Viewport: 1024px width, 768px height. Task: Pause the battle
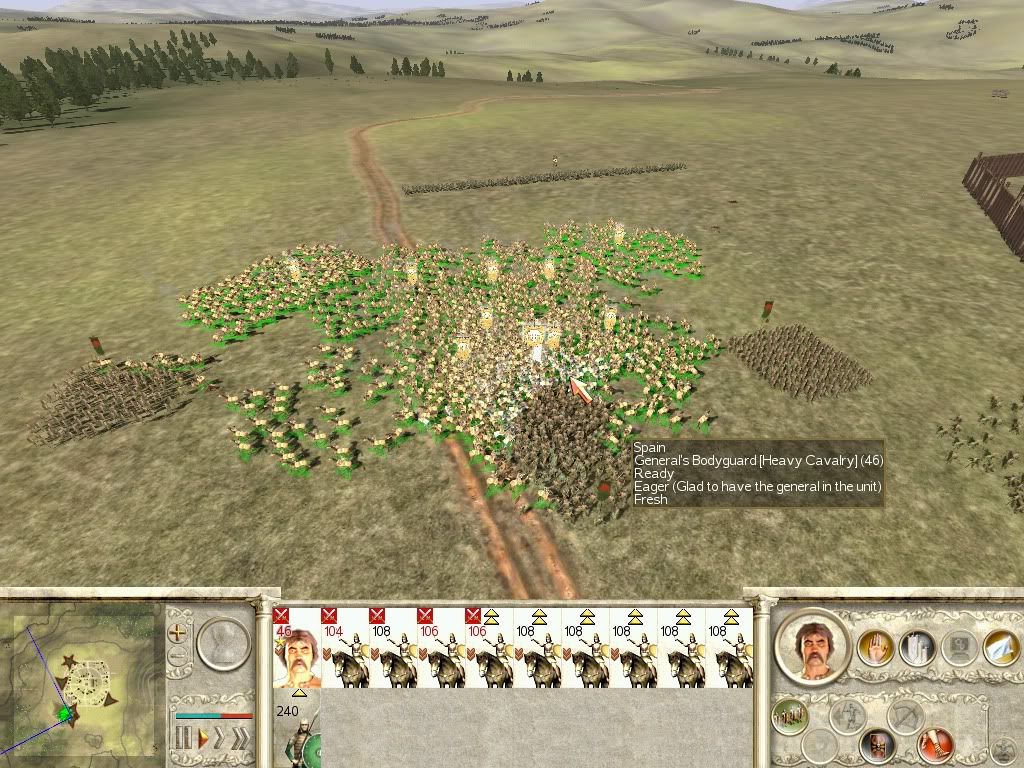[182, 740]
